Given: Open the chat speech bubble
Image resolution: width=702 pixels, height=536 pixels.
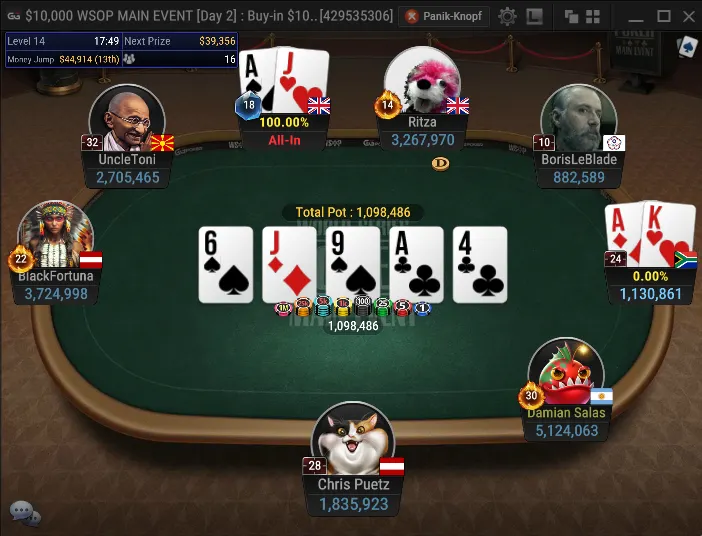Looking at the screenshot, I should [x=24, y=513].
